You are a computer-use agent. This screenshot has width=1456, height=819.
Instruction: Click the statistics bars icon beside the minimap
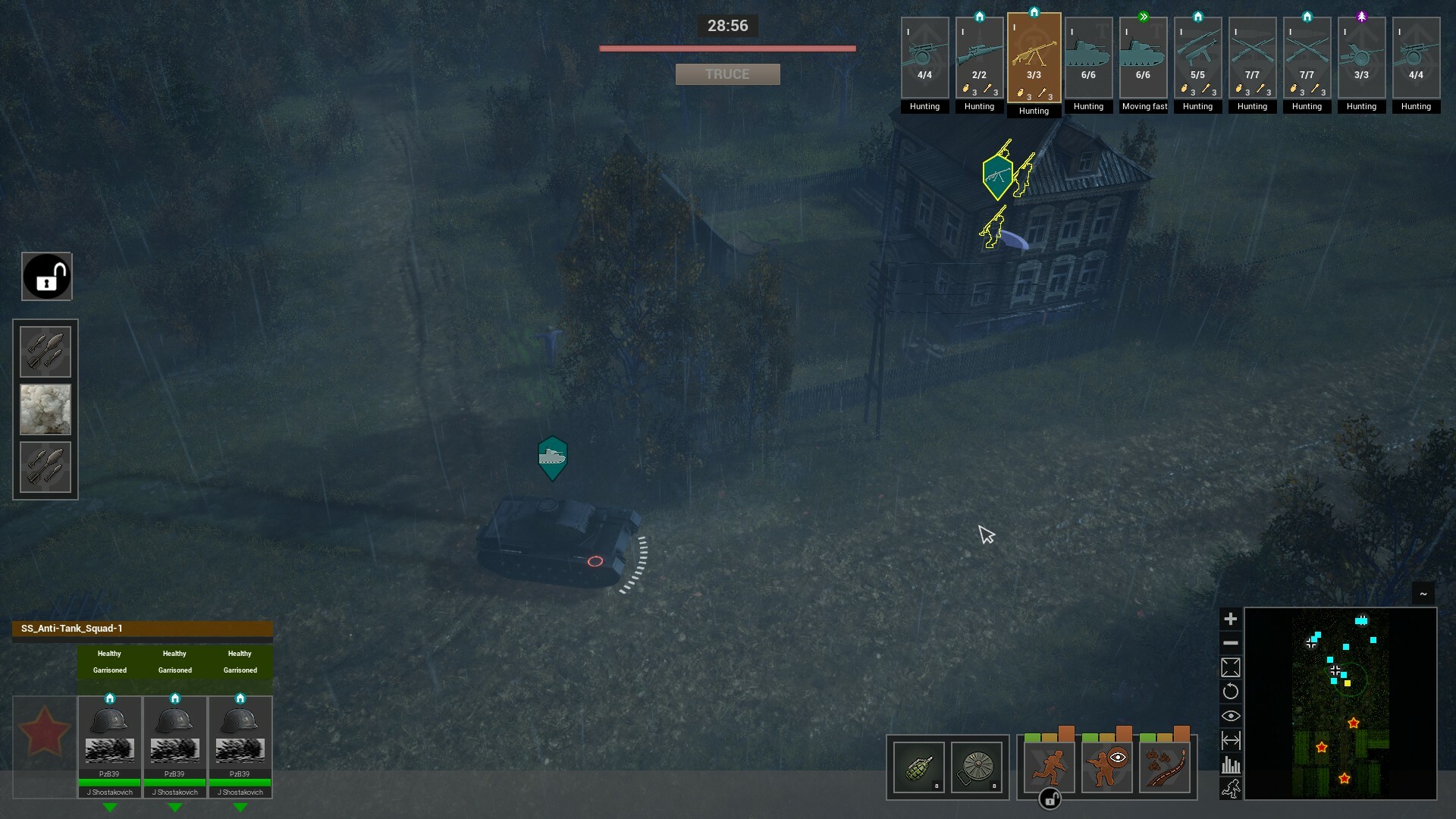pyautogui.click(x=1232, y=766)
